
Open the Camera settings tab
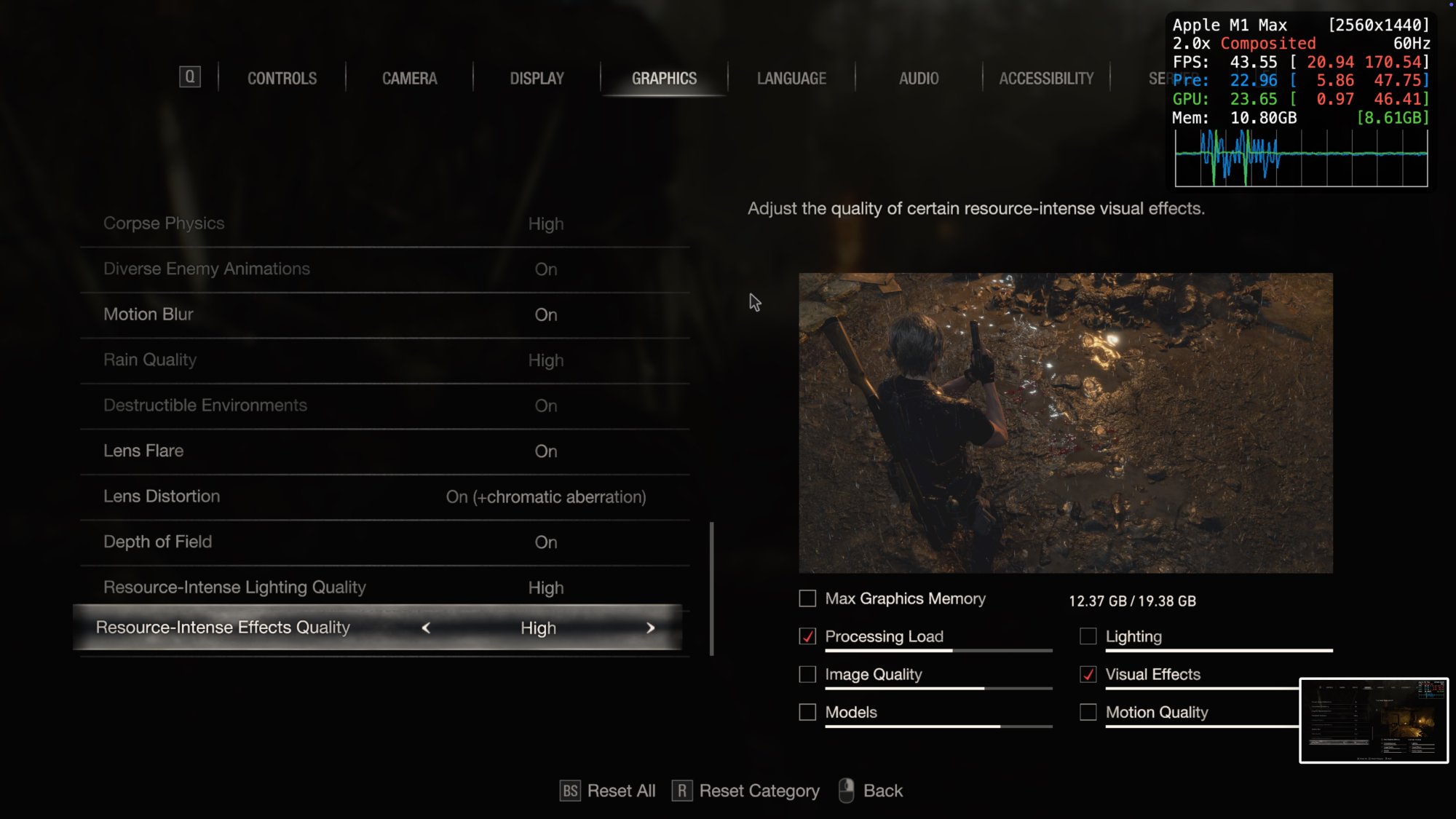tap(409, 79)
